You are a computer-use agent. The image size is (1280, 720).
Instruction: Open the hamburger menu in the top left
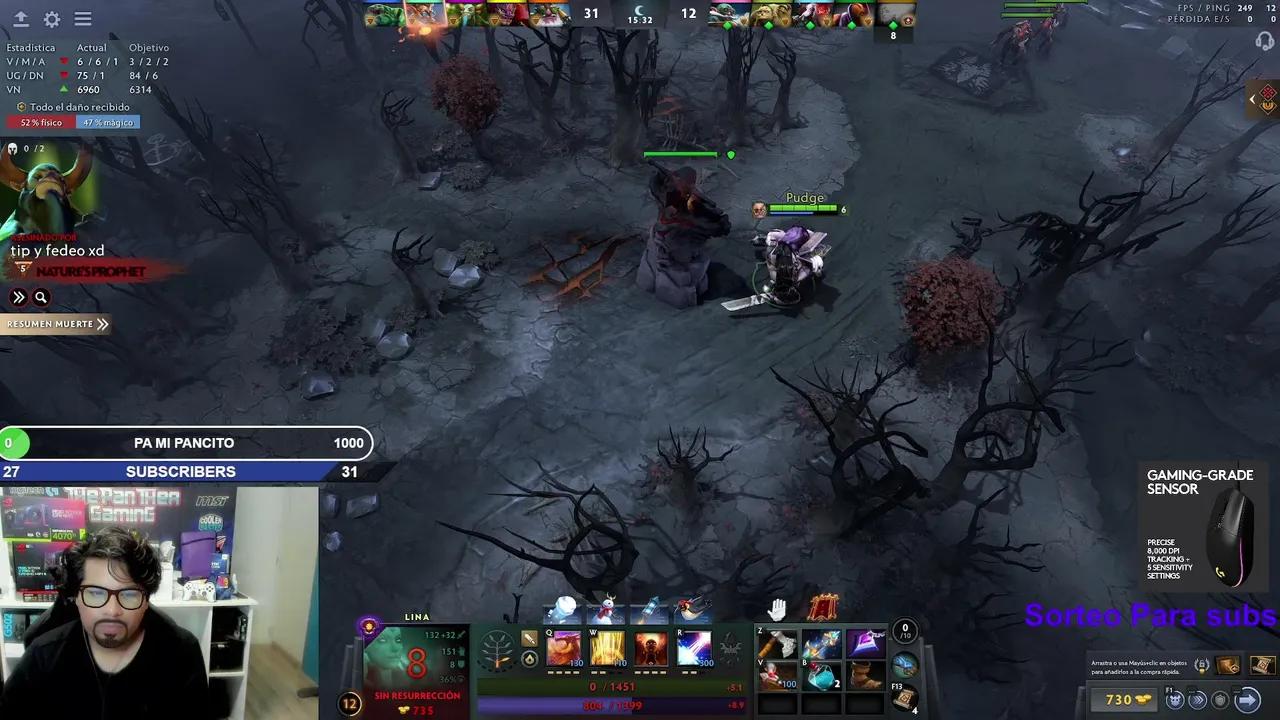pos(83,19)
